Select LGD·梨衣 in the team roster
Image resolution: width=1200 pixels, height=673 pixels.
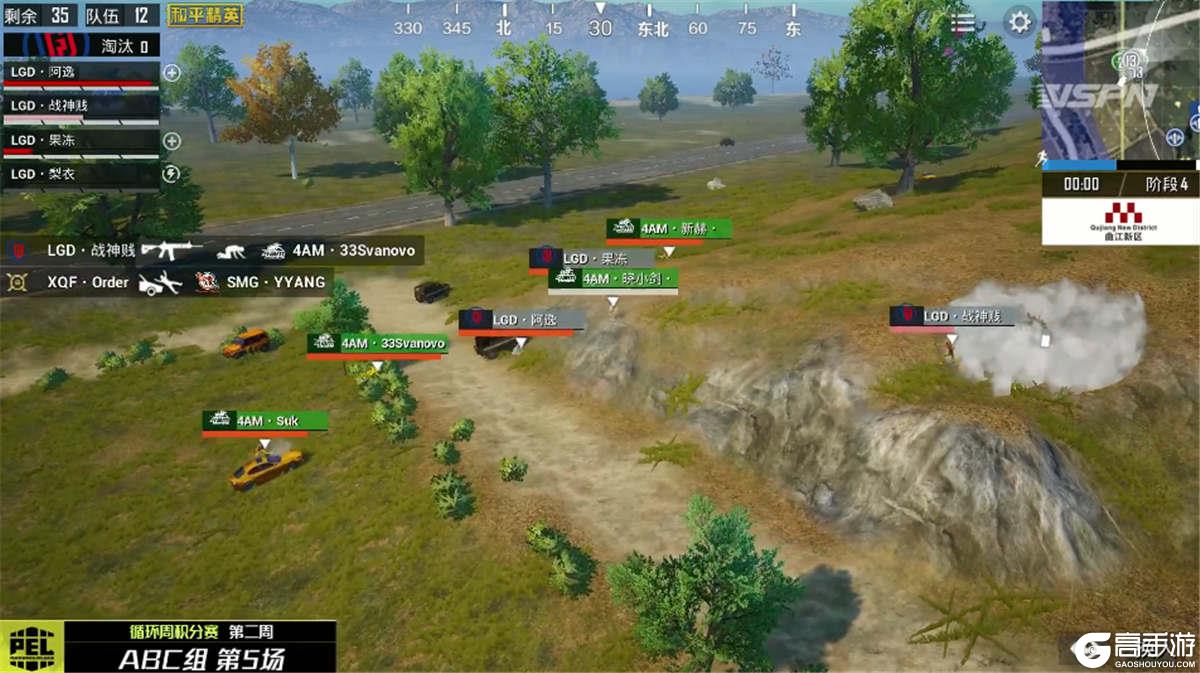pyautogui.click(x=80, y=175)
